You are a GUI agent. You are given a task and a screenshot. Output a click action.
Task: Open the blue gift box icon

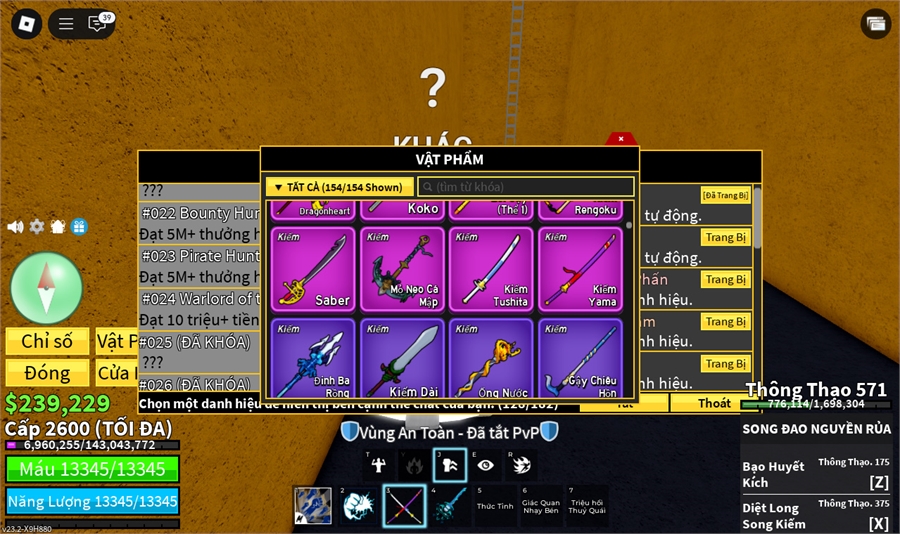click(79, 227)
